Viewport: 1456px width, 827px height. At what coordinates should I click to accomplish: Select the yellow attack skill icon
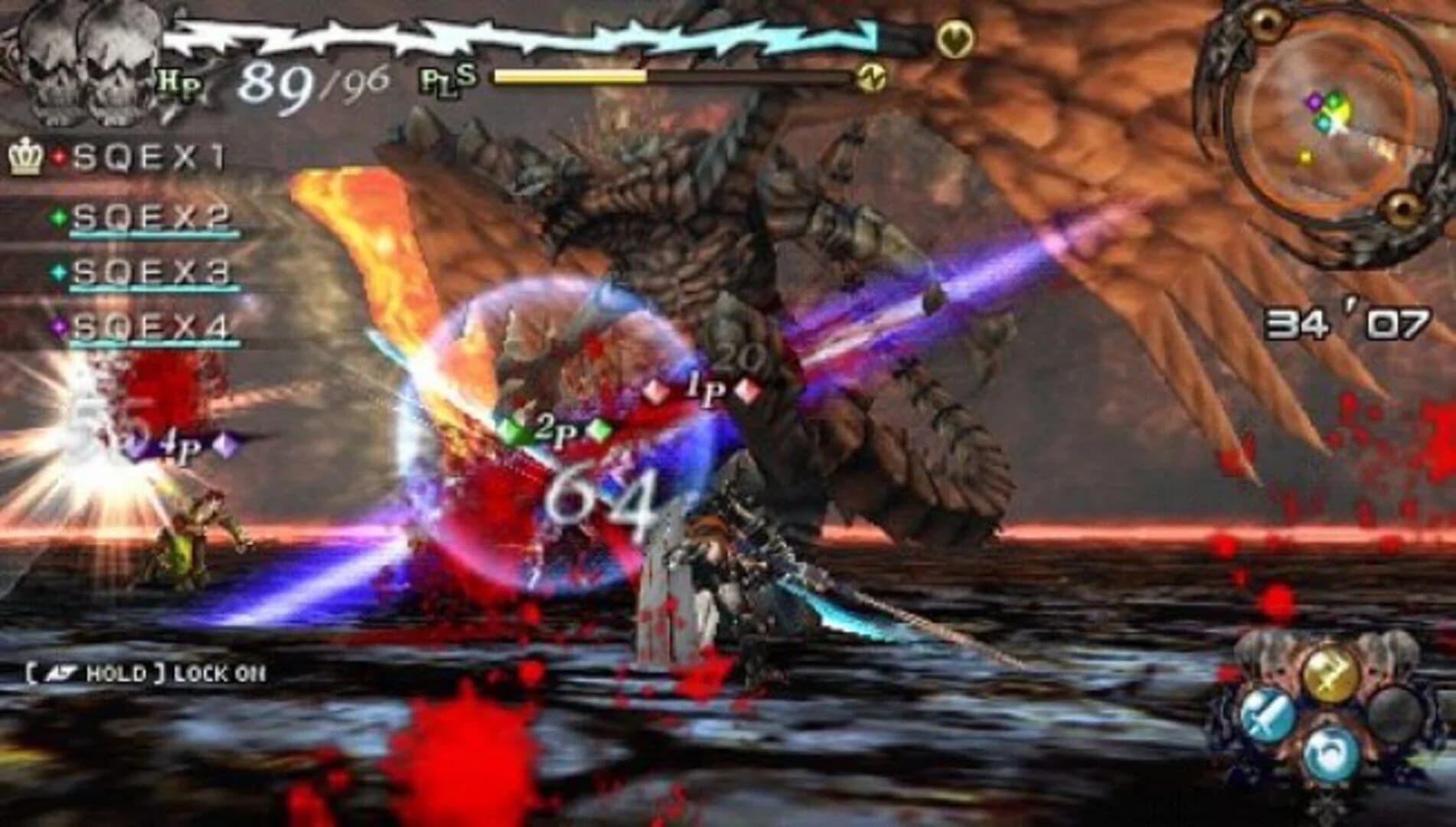point(1330,674)
